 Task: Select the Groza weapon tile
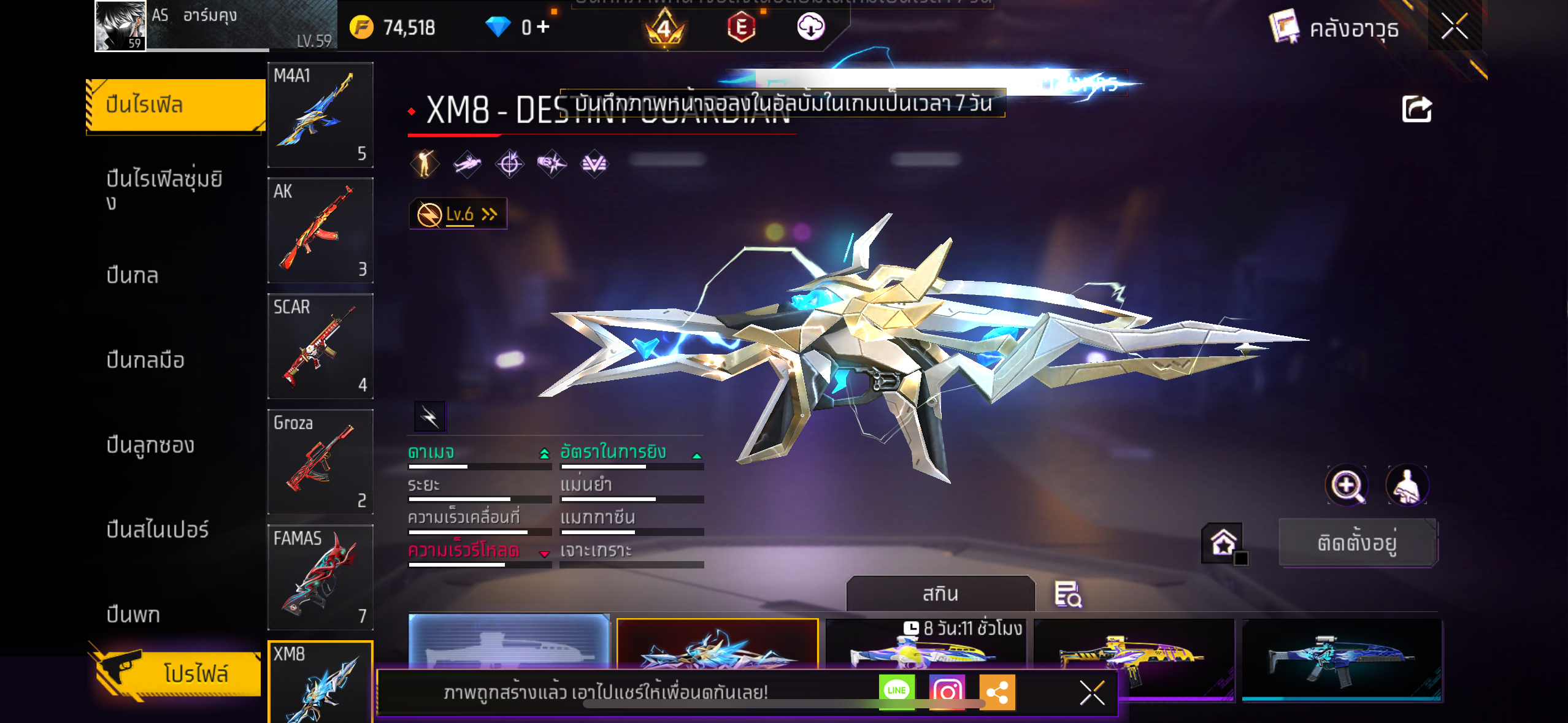coord(320,461)
